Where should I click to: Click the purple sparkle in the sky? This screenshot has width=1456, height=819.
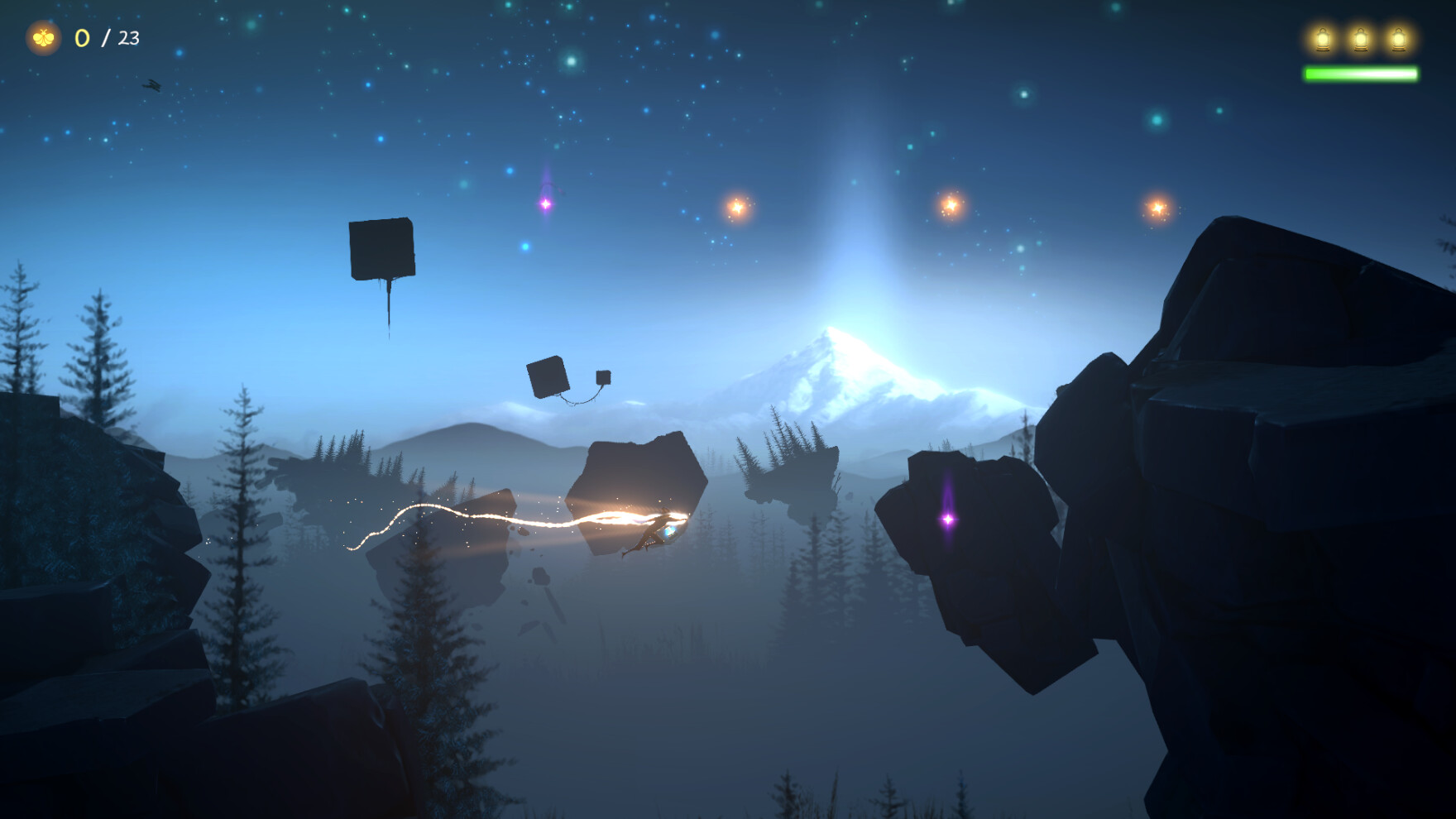pyautogui.click(x=546, y=202)
